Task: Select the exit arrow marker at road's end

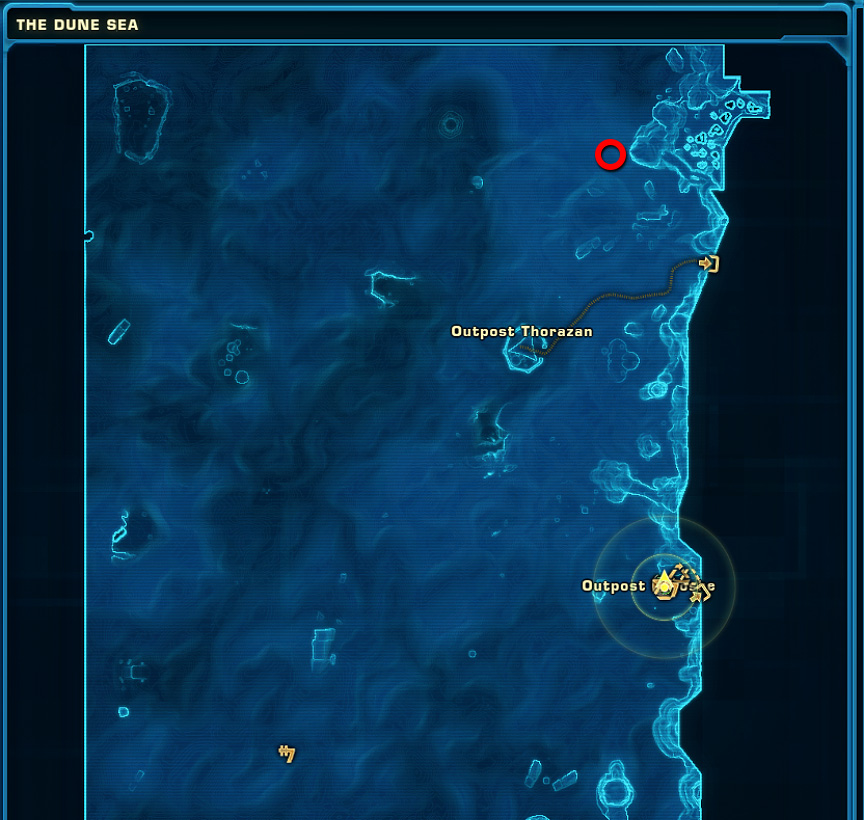Action: (709, 264)
